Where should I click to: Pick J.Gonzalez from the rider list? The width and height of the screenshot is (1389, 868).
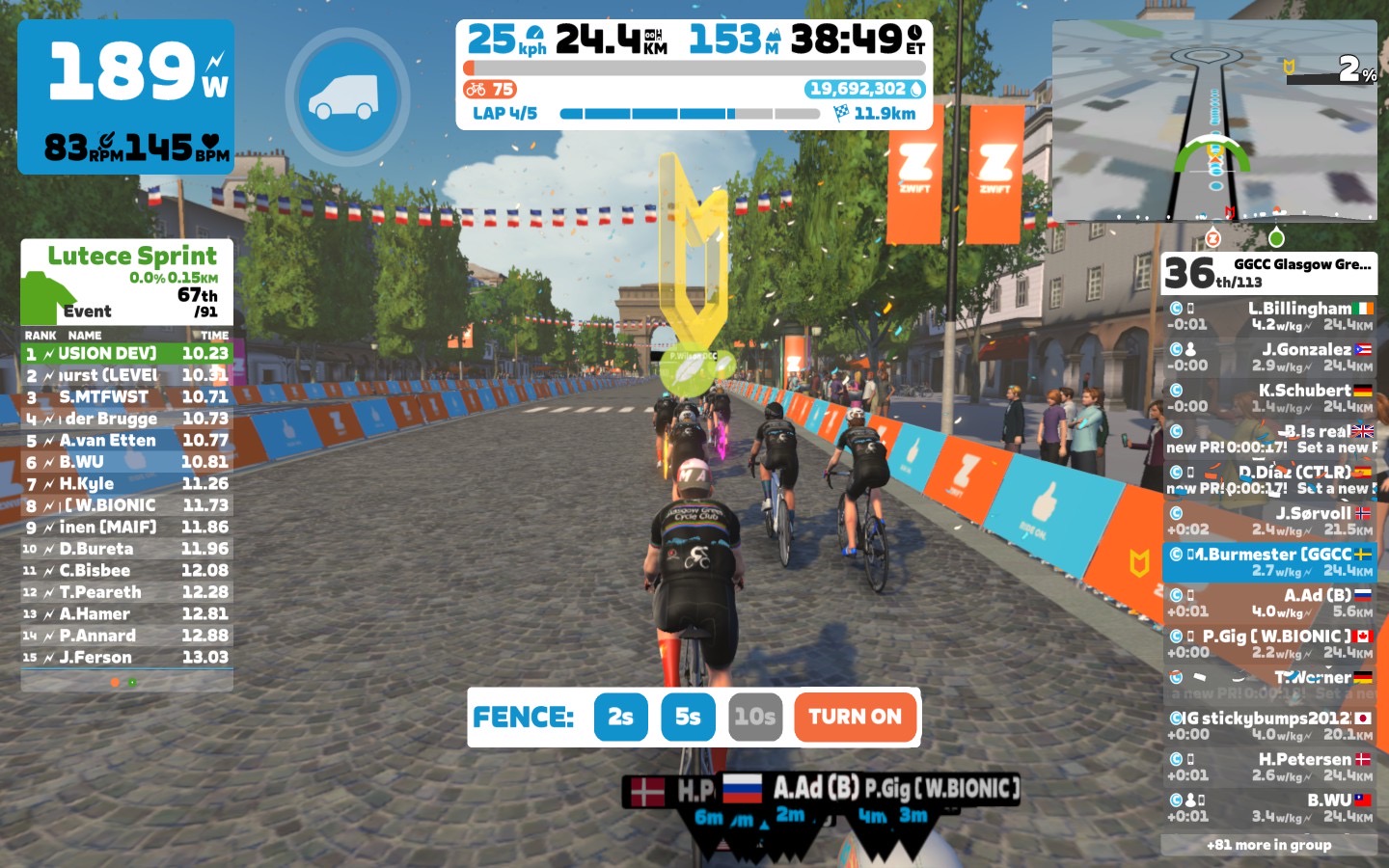pyautogui.click(x=1269, y=357)
